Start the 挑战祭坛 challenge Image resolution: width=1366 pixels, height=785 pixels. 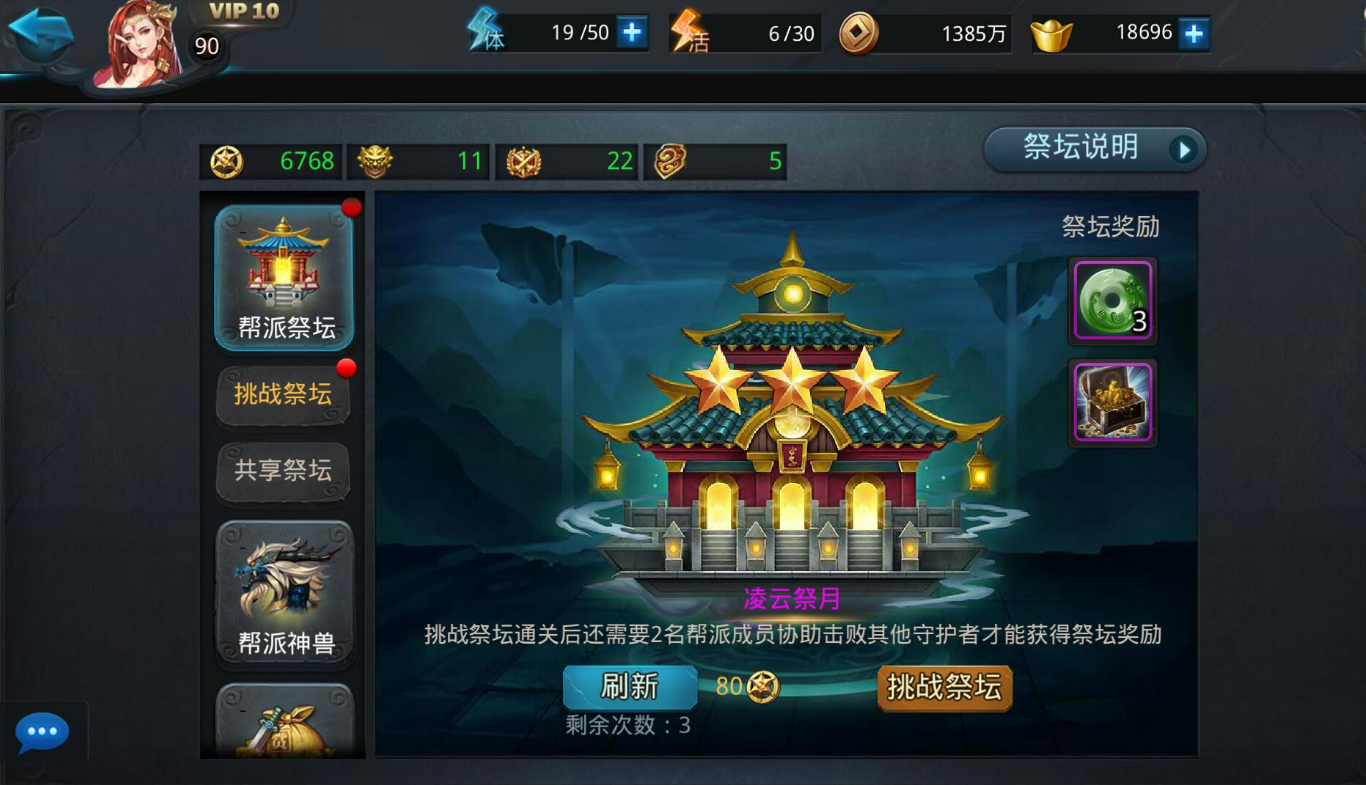click(944, 687)
